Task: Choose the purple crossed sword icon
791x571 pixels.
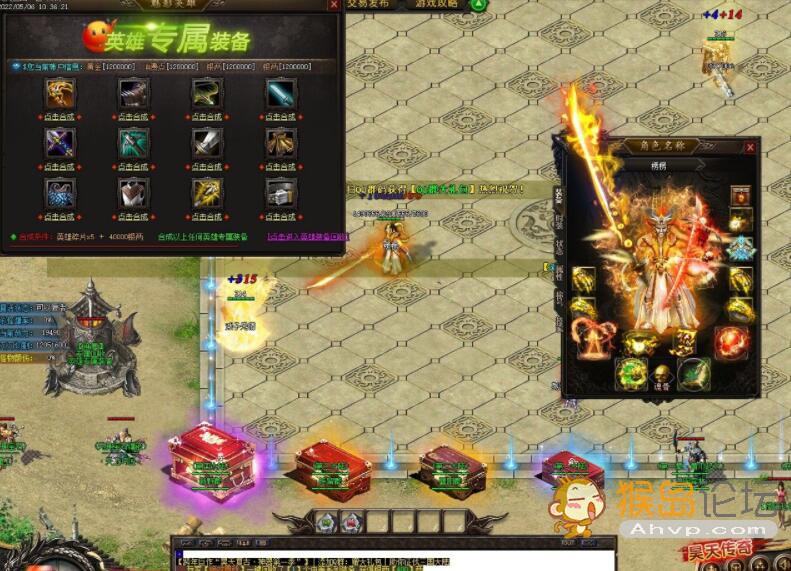Action: tap(59, 142)
